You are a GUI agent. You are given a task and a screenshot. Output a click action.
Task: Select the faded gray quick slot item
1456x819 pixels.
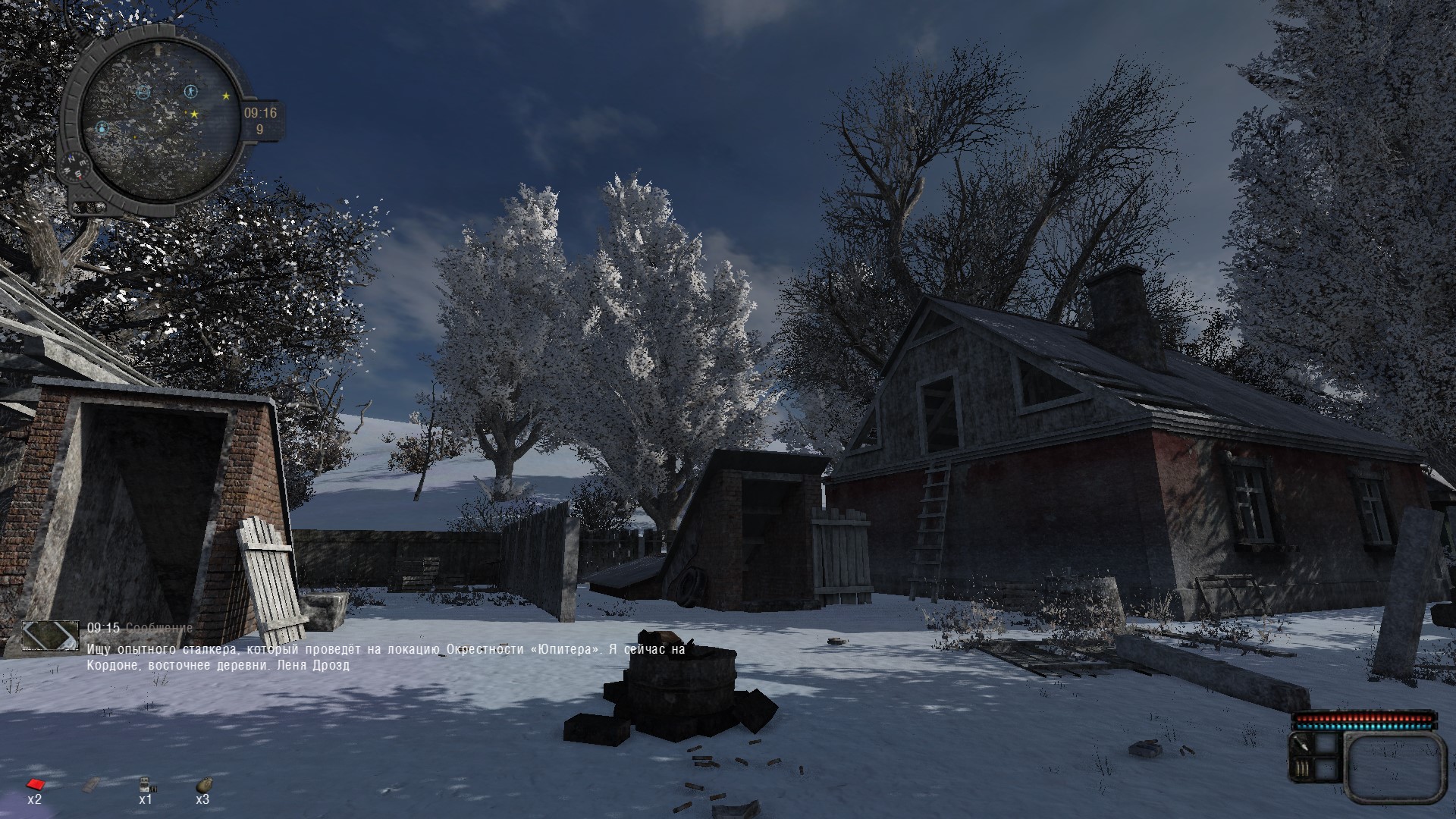(91, 784)
